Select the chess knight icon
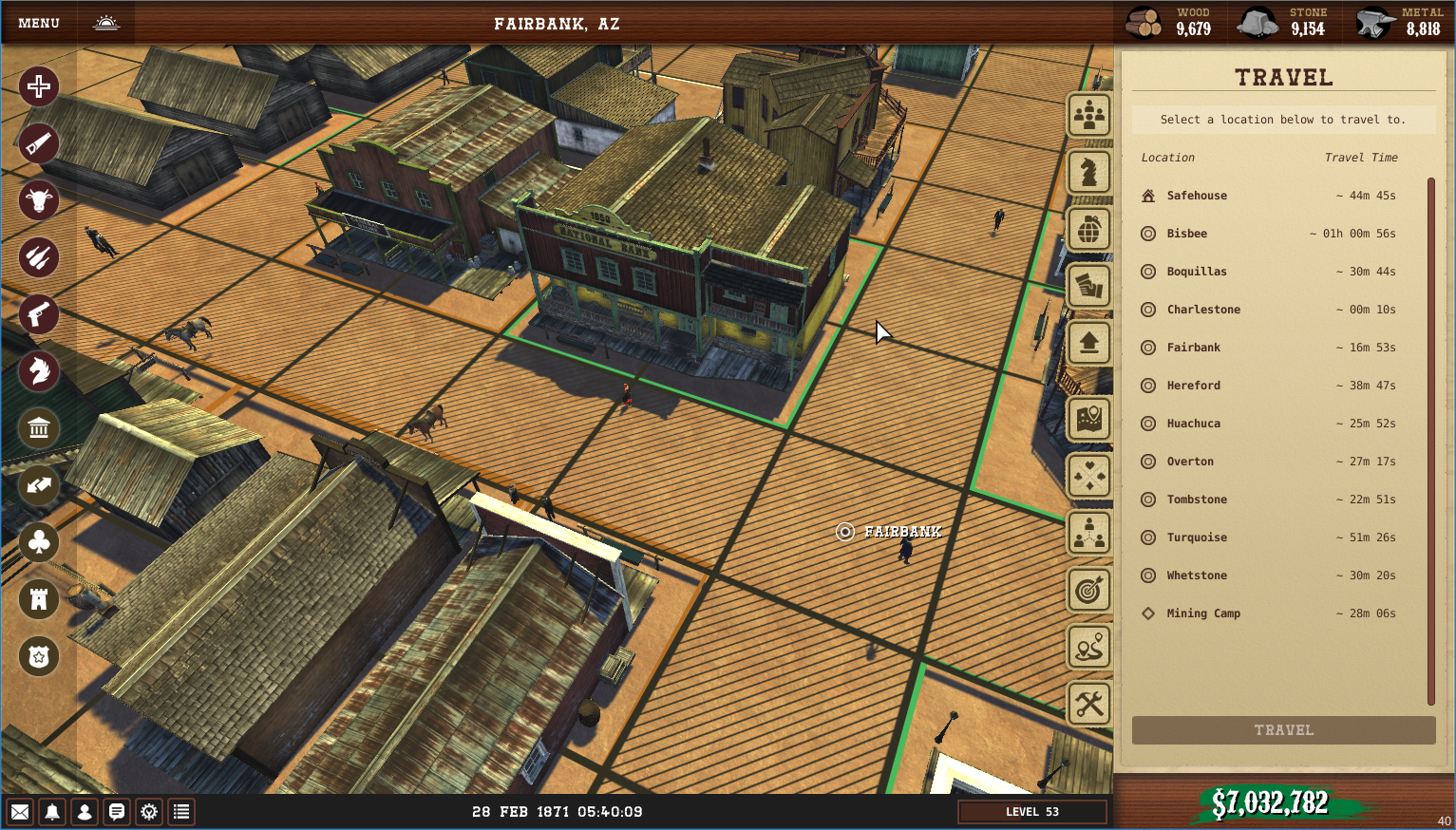Screen dimensions: 1456x830 pos(1089,172)
